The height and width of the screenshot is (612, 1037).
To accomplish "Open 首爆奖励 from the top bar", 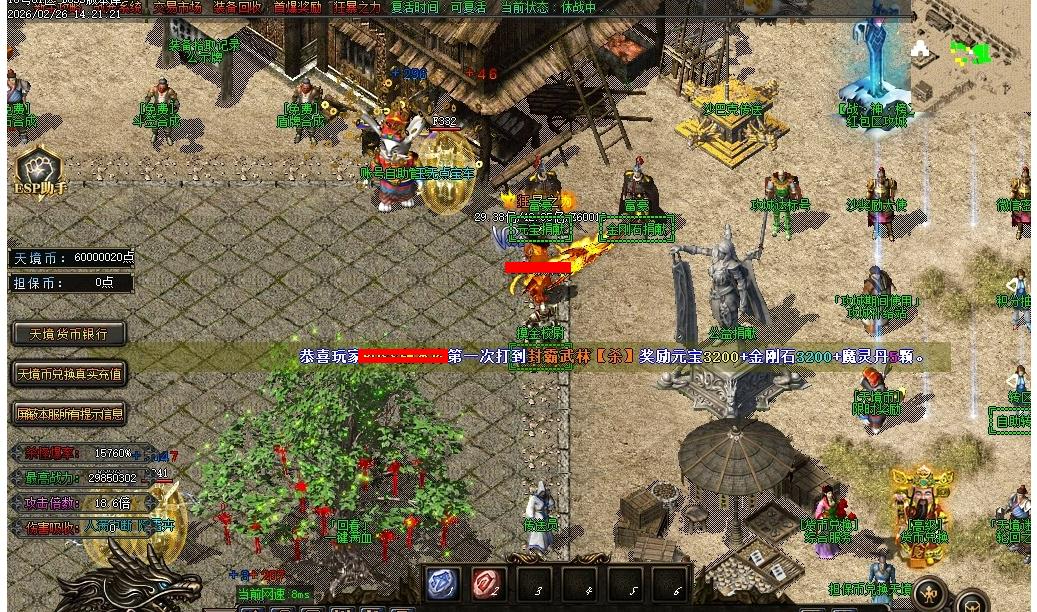I will 298,7.
